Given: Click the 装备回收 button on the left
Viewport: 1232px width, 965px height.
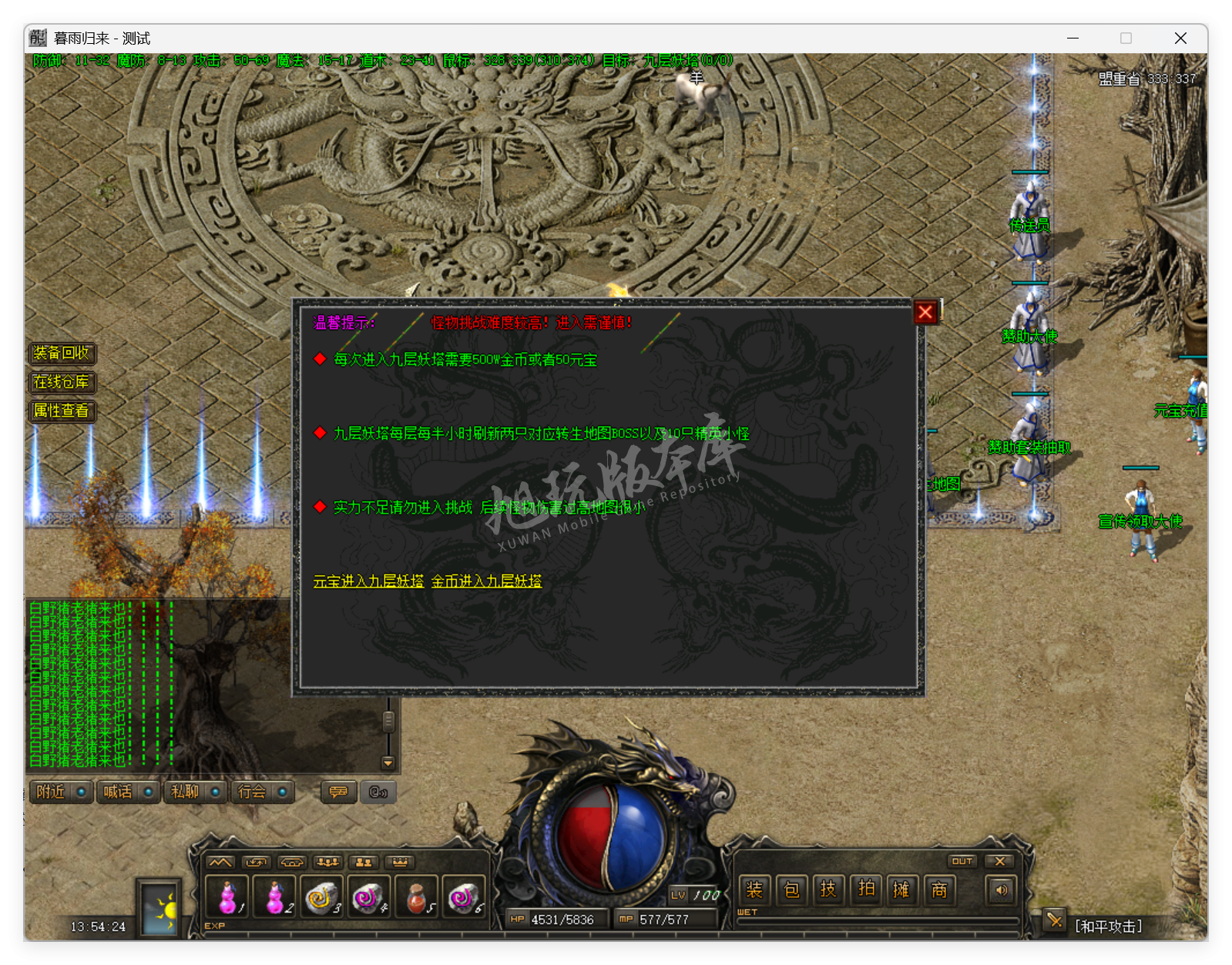Looking at the screenshot, I should pos(62,354).
